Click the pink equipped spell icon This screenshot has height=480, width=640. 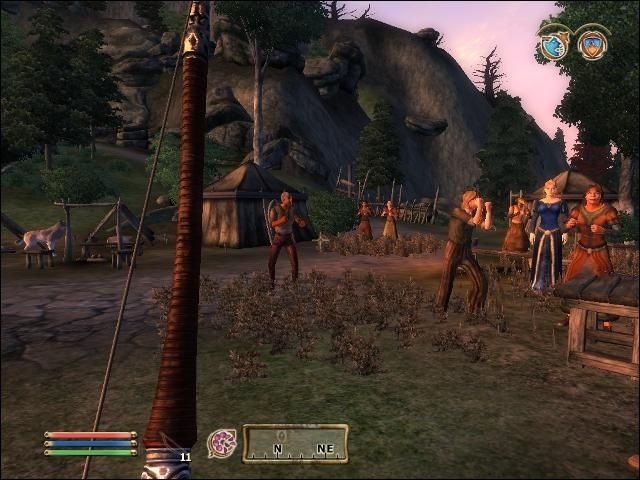[x=221, y=443]
